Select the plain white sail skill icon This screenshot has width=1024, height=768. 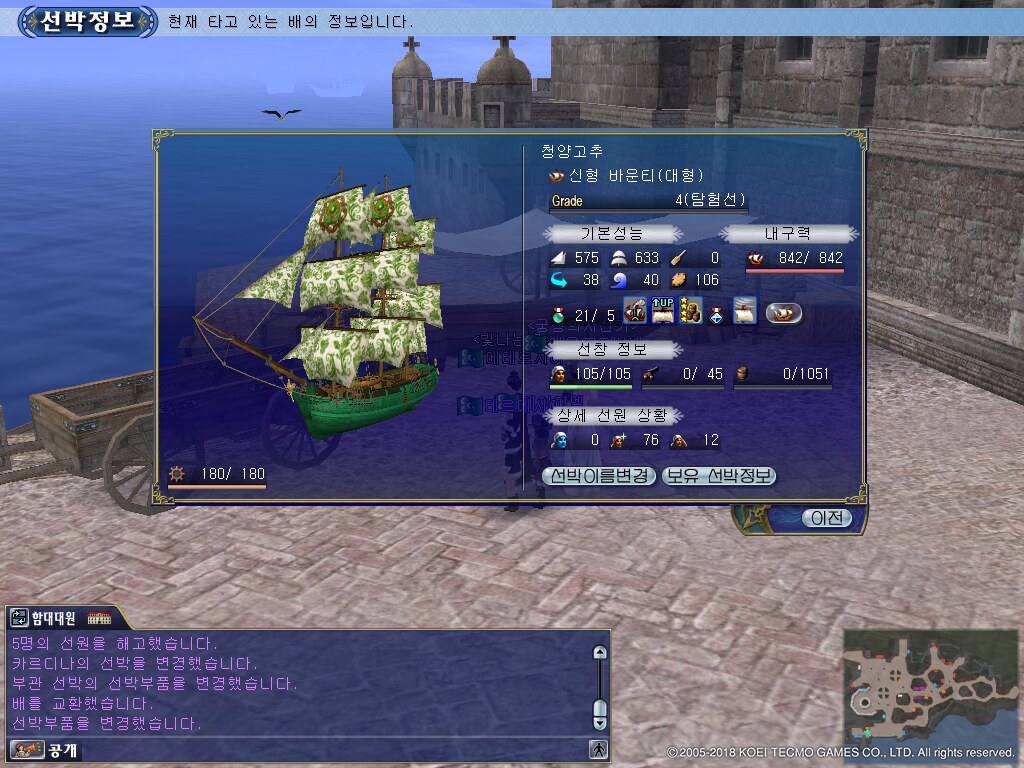[745, 311]
